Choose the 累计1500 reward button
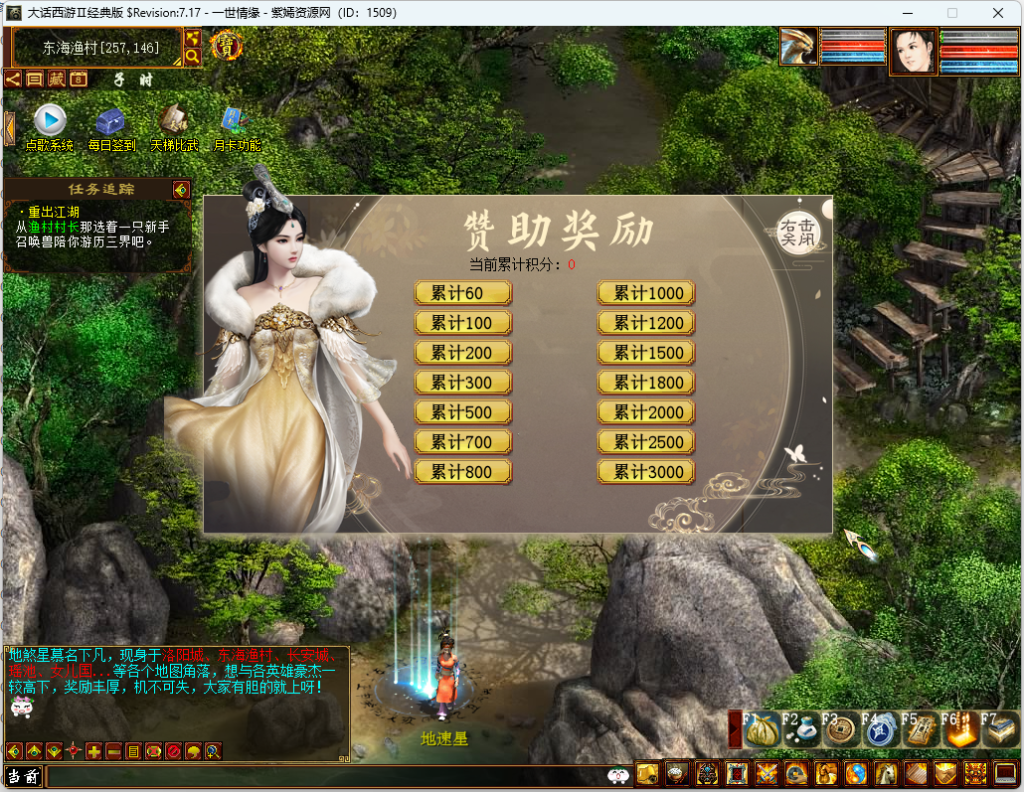Screen dimensions: 1024x792 click(x=646, y=353)
